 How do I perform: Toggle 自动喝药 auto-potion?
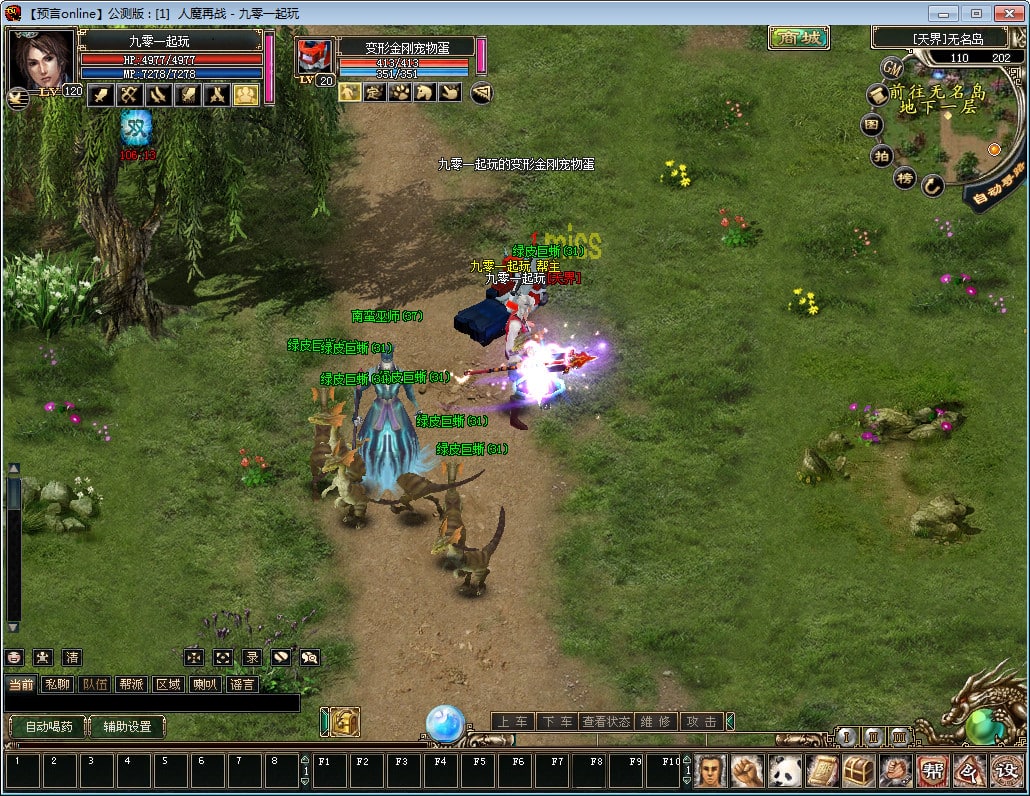click(48, 727)
